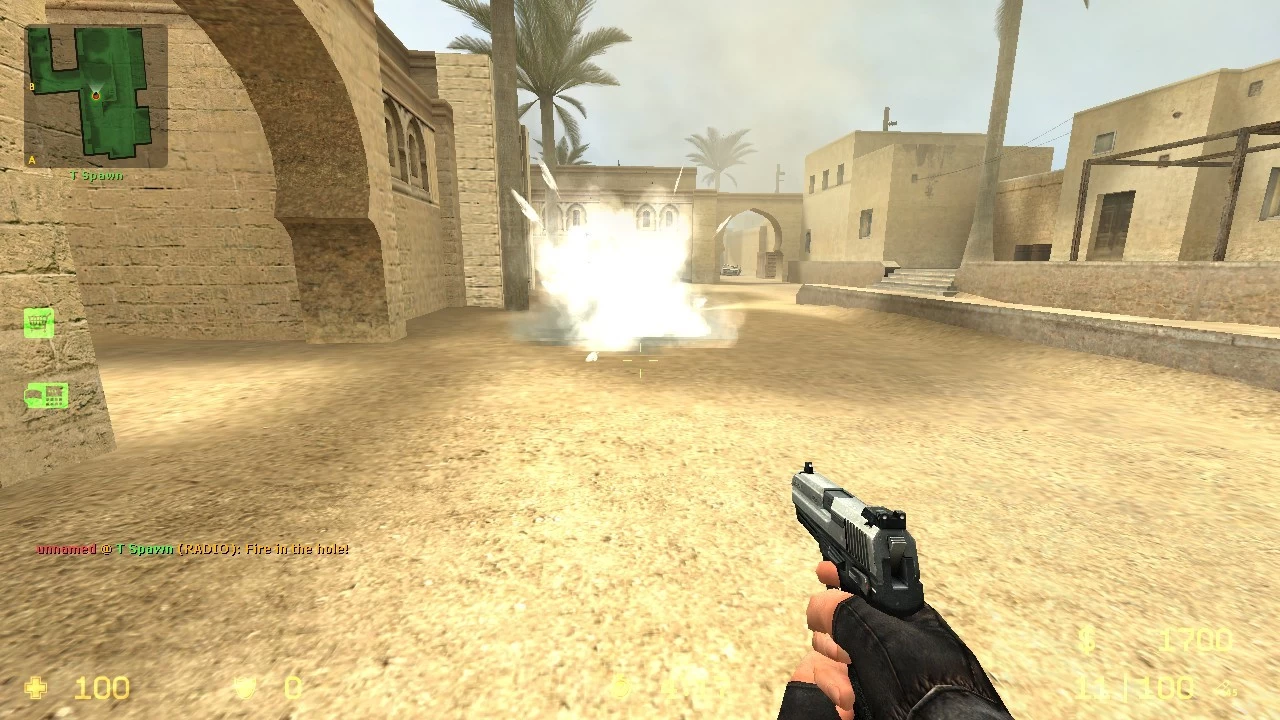Click the armor shield icon

pos(247,687)
